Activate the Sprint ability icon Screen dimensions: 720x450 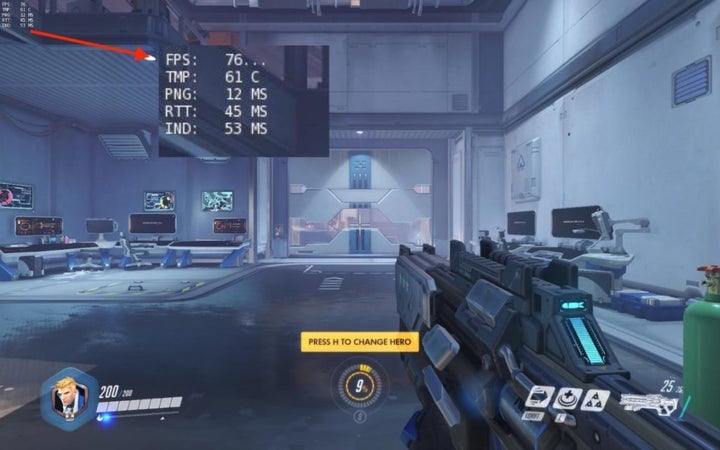[540, 397]
